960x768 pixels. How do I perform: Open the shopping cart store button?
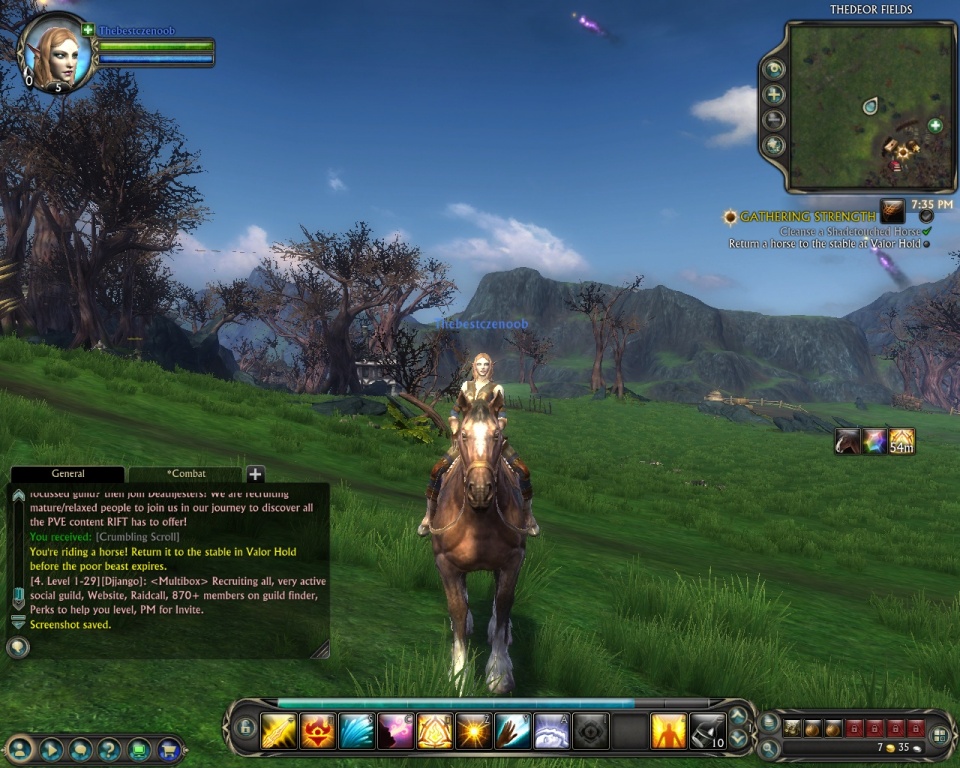(170, 748)
